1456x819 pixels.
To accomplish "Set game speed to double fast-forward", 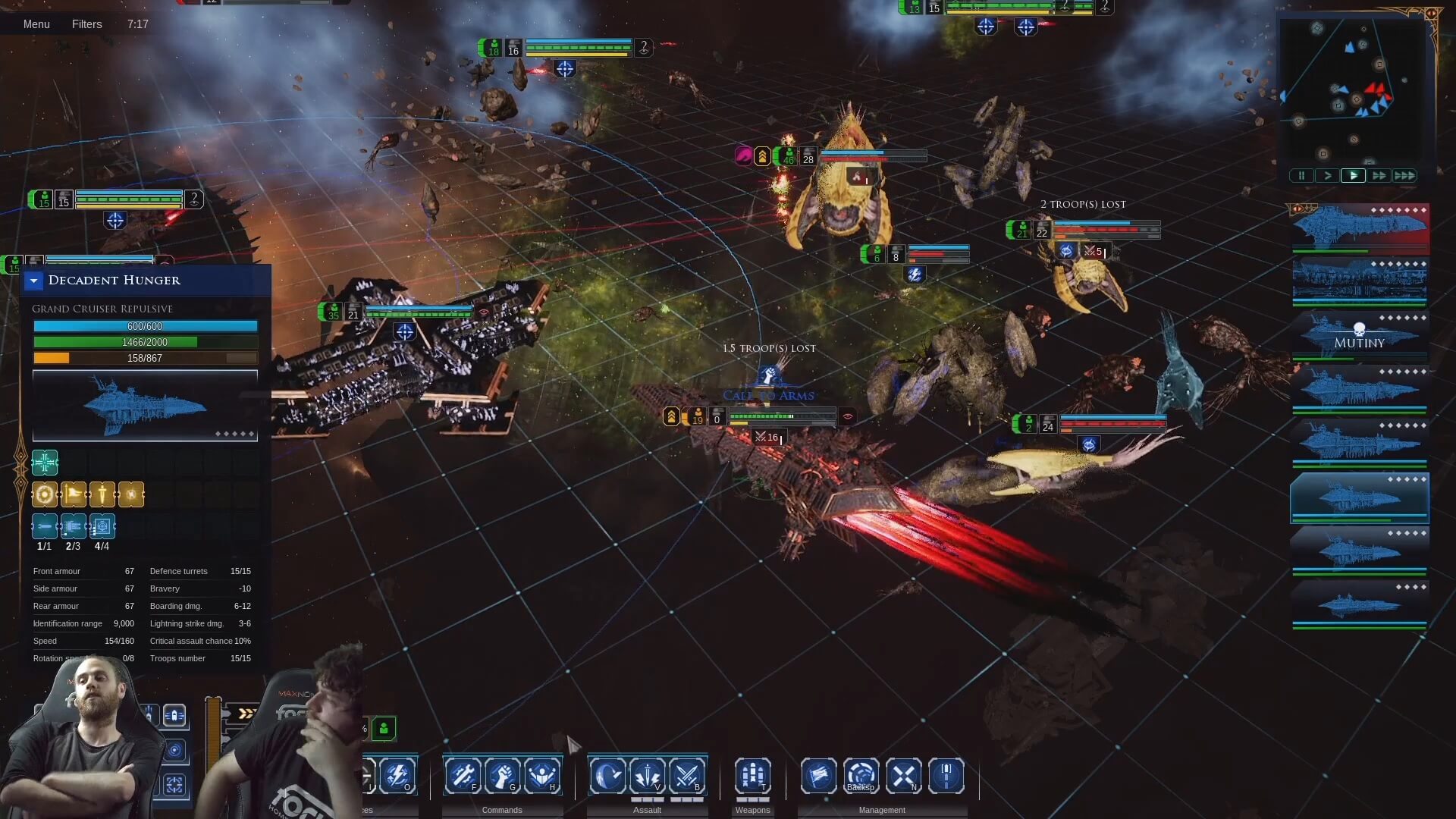I will tap(1379, 176).
